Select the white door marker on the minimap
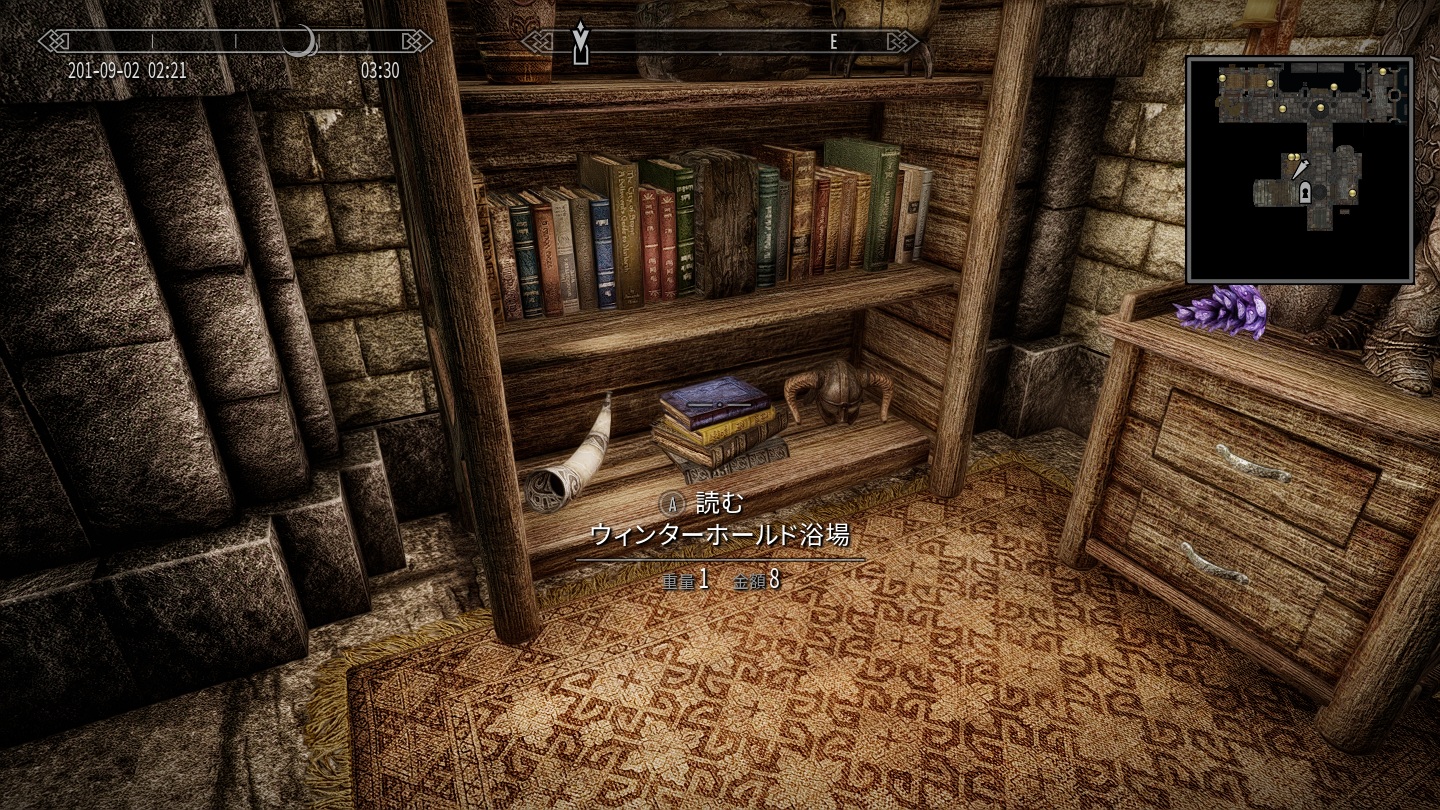 [1305, 195]
